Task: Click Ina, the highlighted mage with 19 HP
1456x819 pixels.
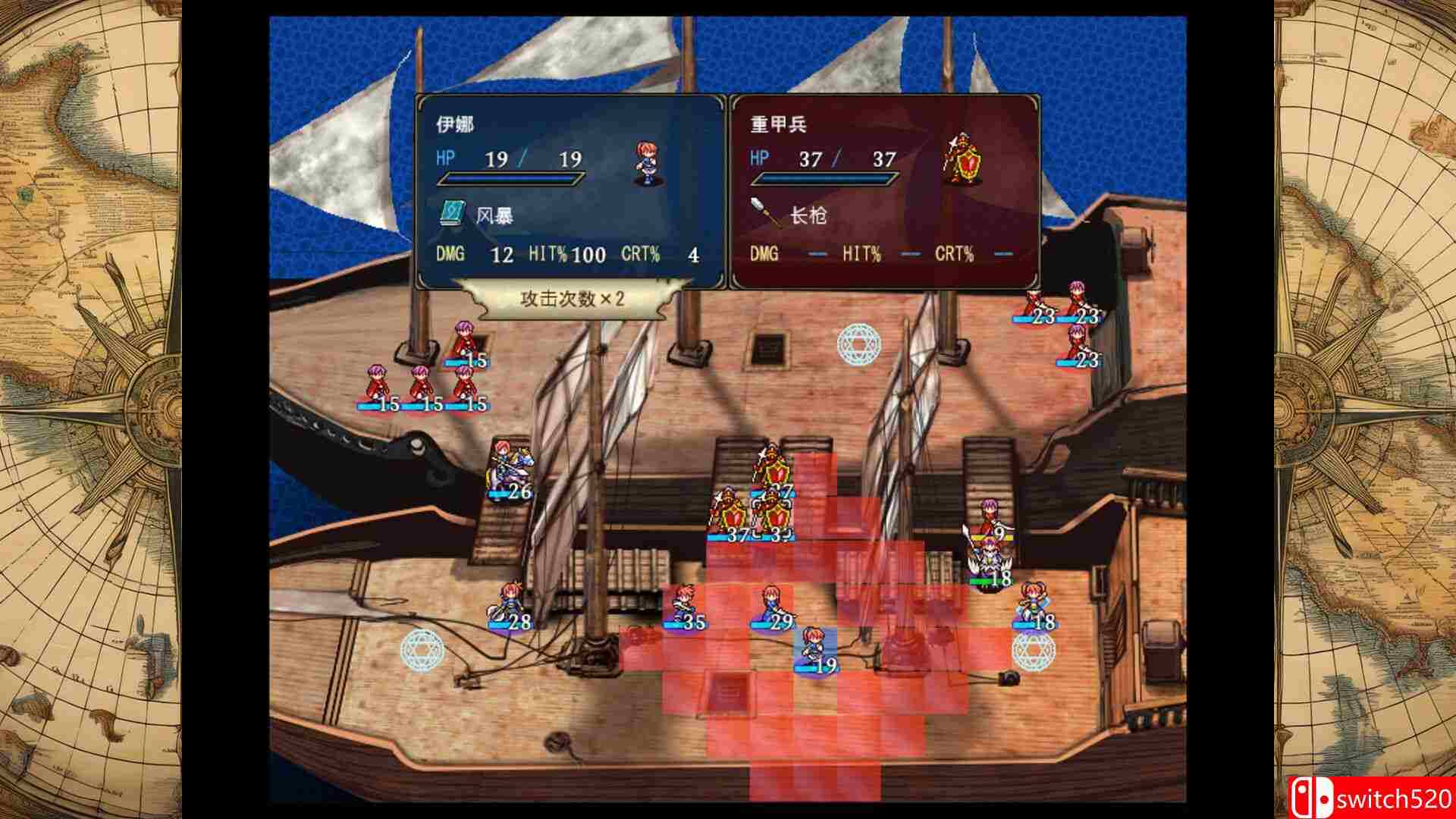Action: point(814,650)
